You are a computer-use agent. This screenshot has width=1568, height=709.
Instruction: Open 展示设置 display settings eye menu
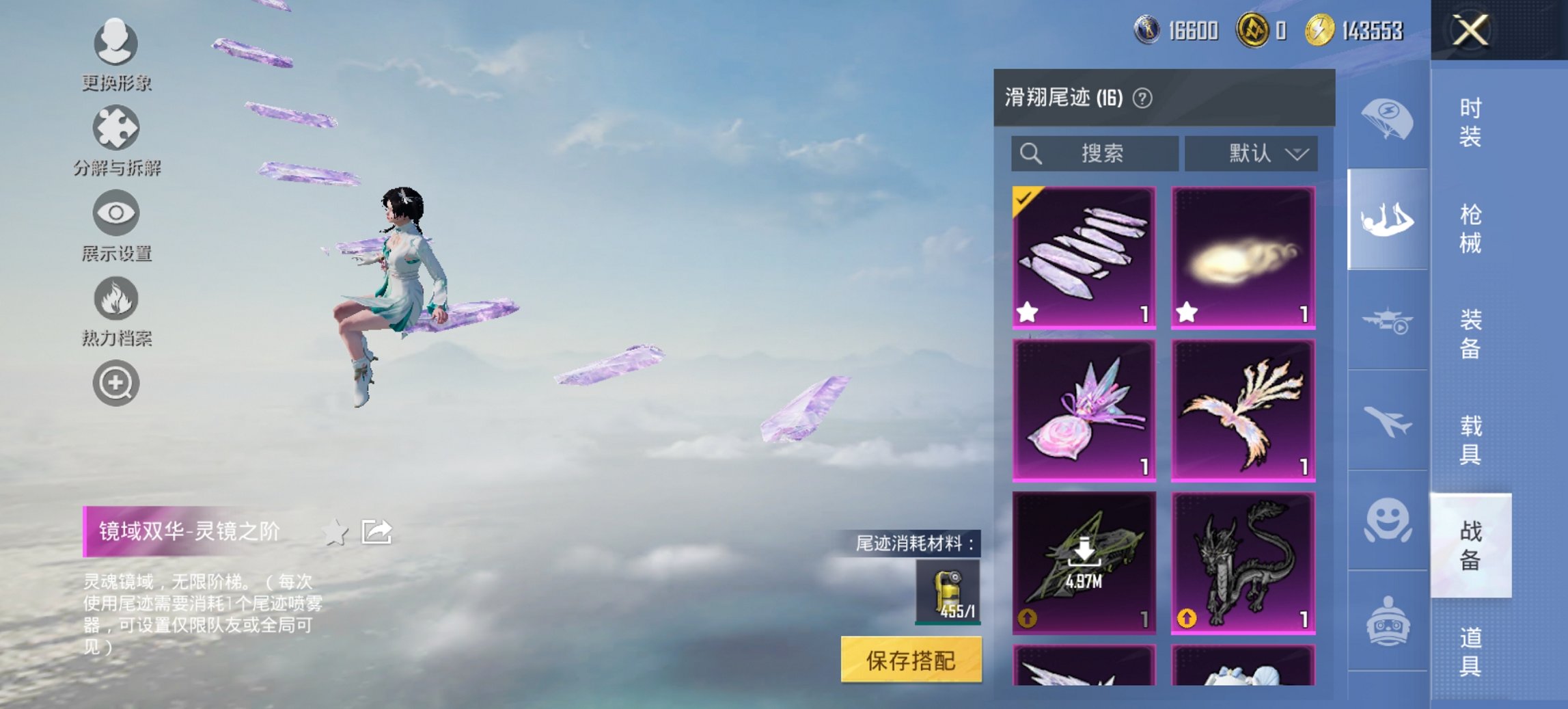pyautogui.click(x=116, y=215)
